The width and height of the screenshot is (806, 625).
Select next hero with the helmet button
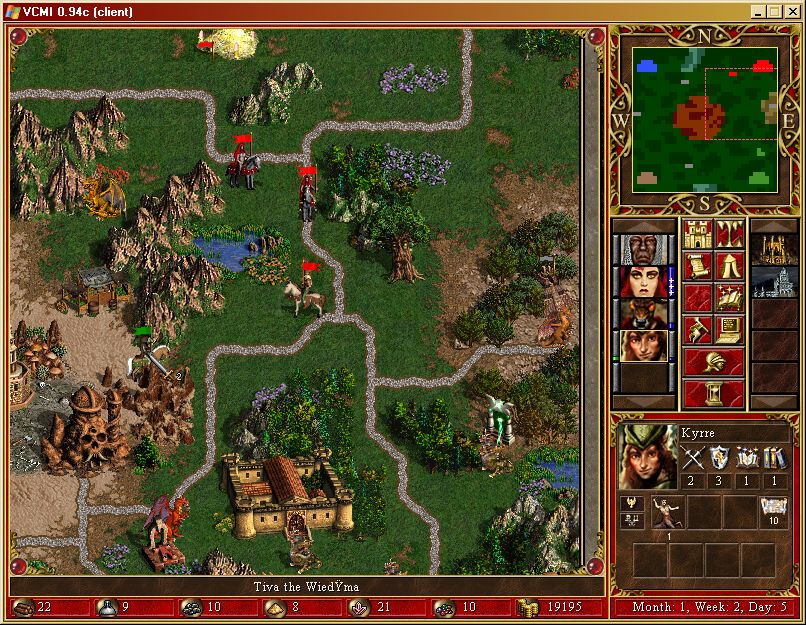(x=713, y=361)
